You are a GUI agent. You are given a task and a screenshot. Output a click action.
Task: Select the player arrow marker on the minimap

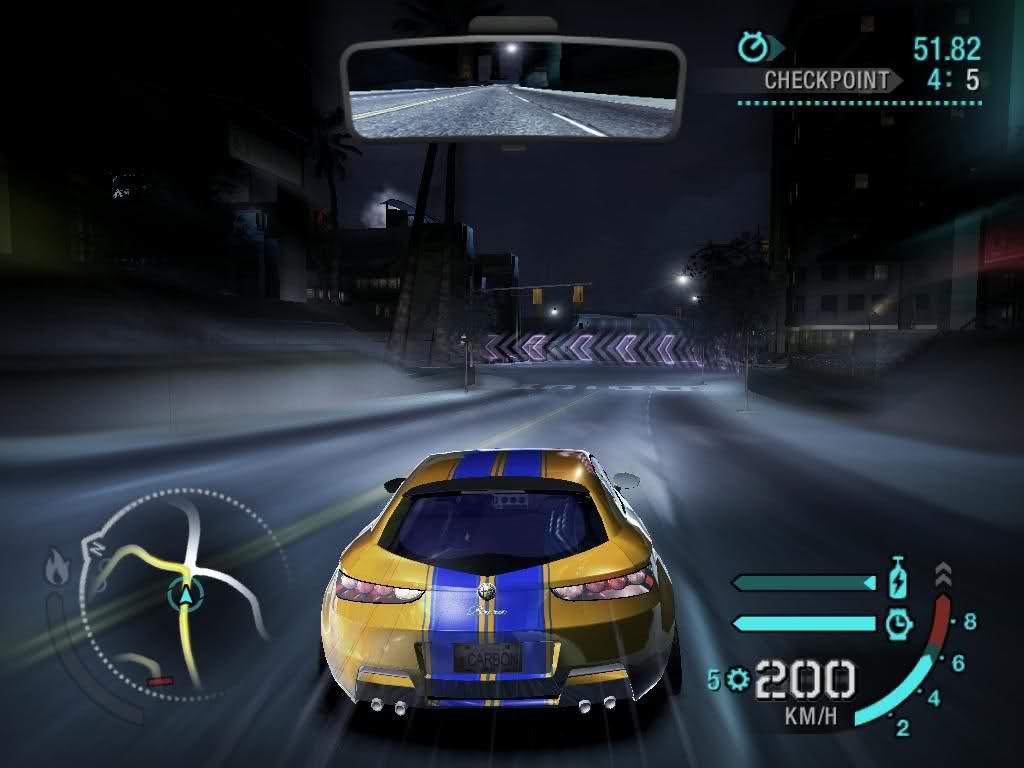click(x=185, y=596)
